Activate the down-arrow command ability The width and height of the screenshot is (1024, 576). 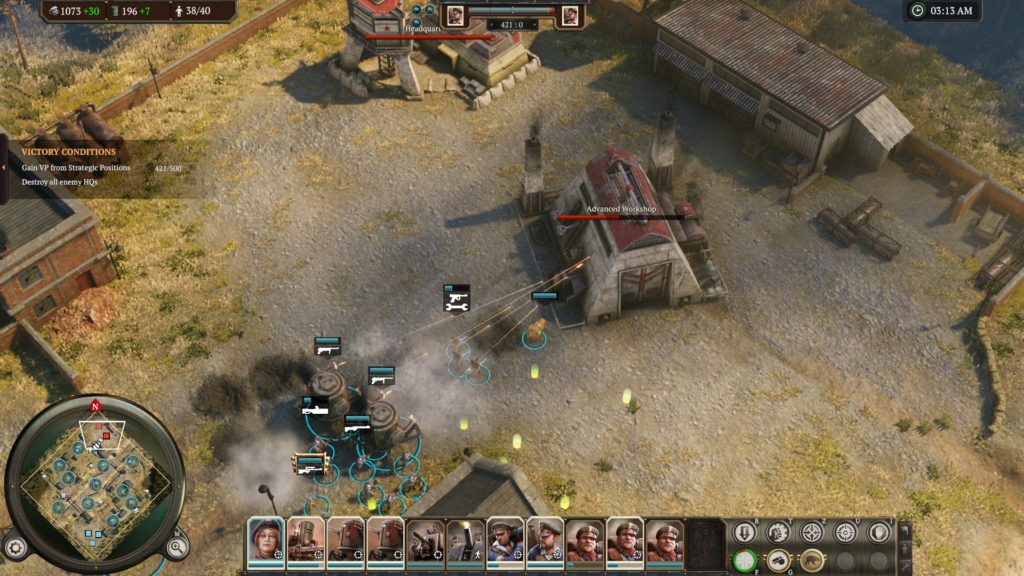[x=745, y=532]
